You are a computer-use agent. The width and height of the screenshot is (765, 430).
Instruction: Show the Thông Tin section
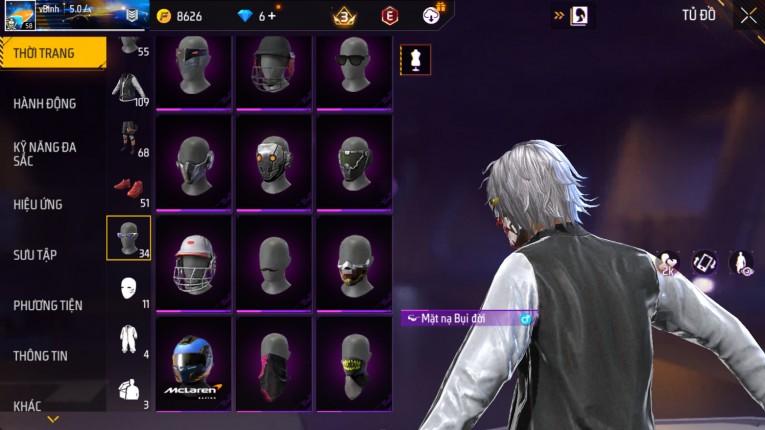point(41,355)
